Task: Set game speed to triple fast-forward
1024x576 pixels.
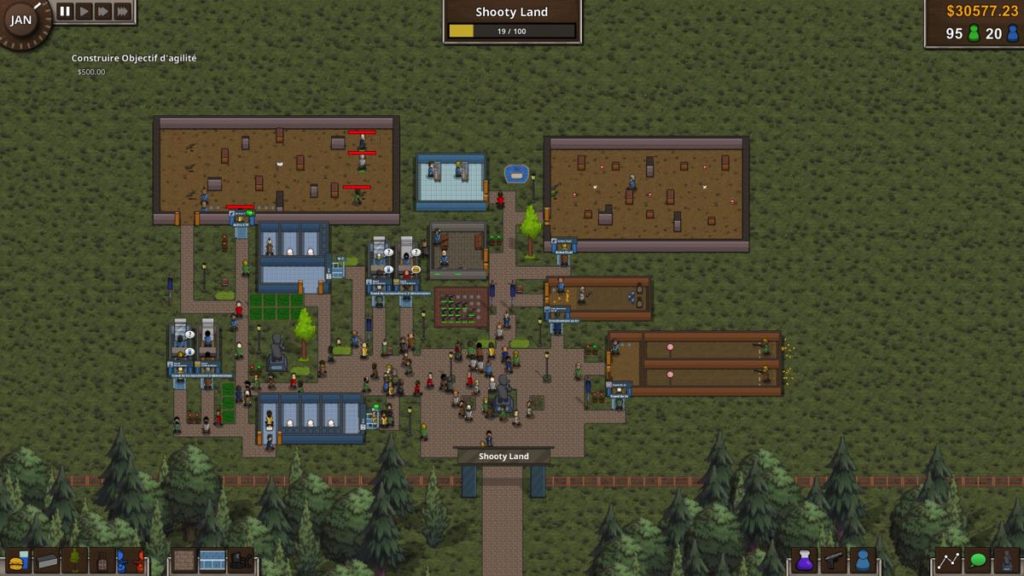Action: pyautogui.click(x=122, y=11)
